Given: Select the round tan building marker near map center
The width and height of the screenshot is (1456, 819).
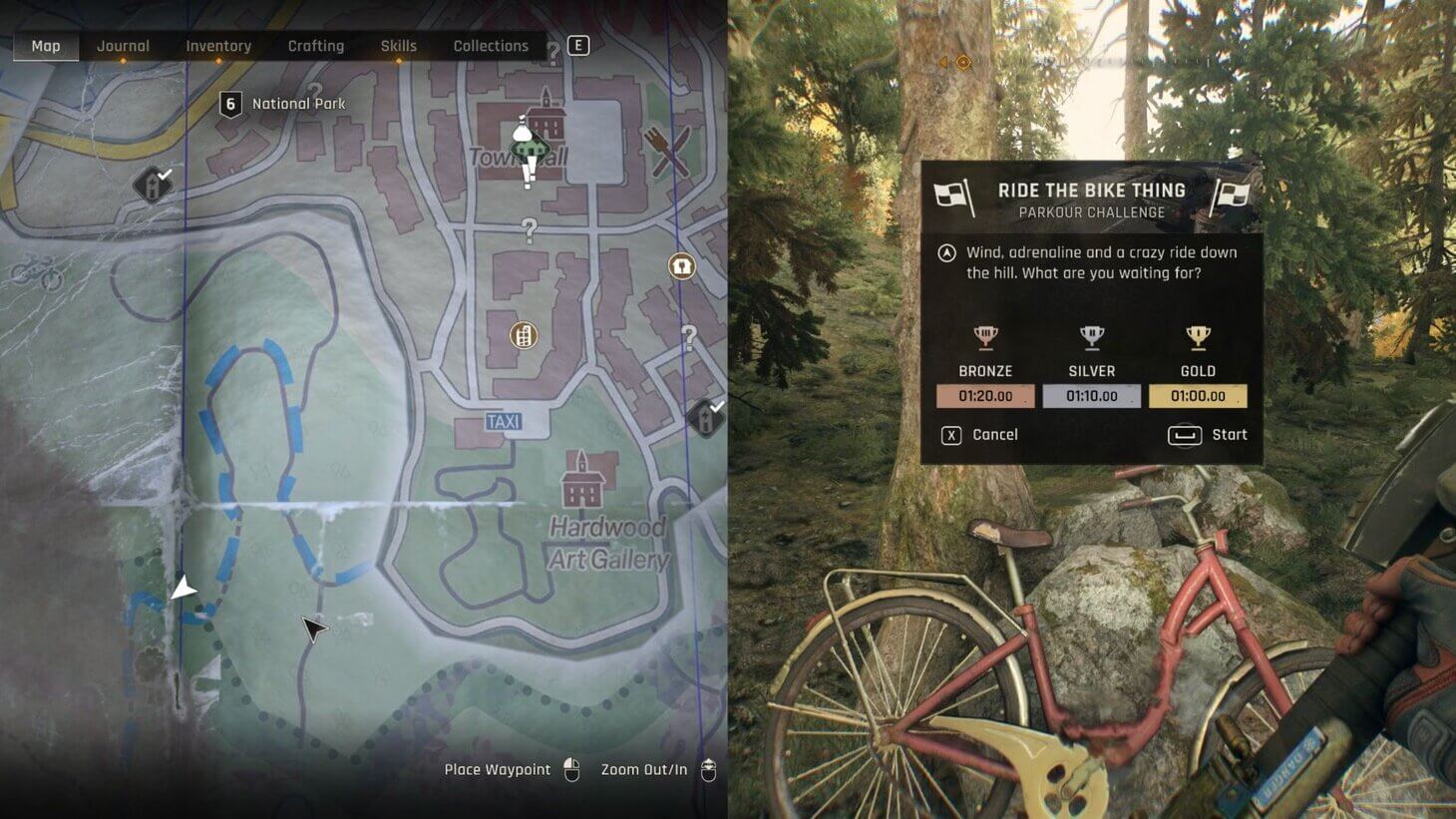Looking at the screenshot, I should point(524,335).
